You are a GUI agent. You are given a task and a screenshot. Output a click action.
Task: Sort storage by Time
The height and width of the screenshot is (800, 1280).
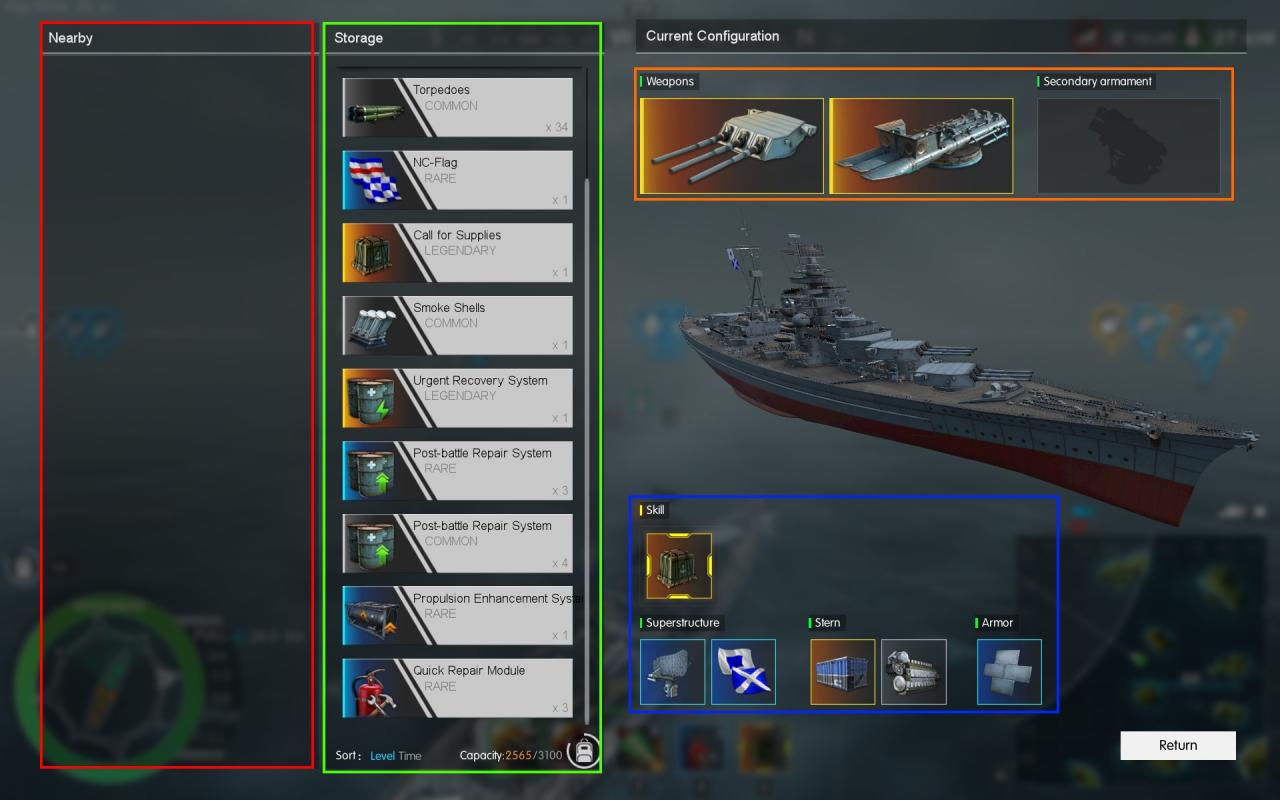coord(410,756)
